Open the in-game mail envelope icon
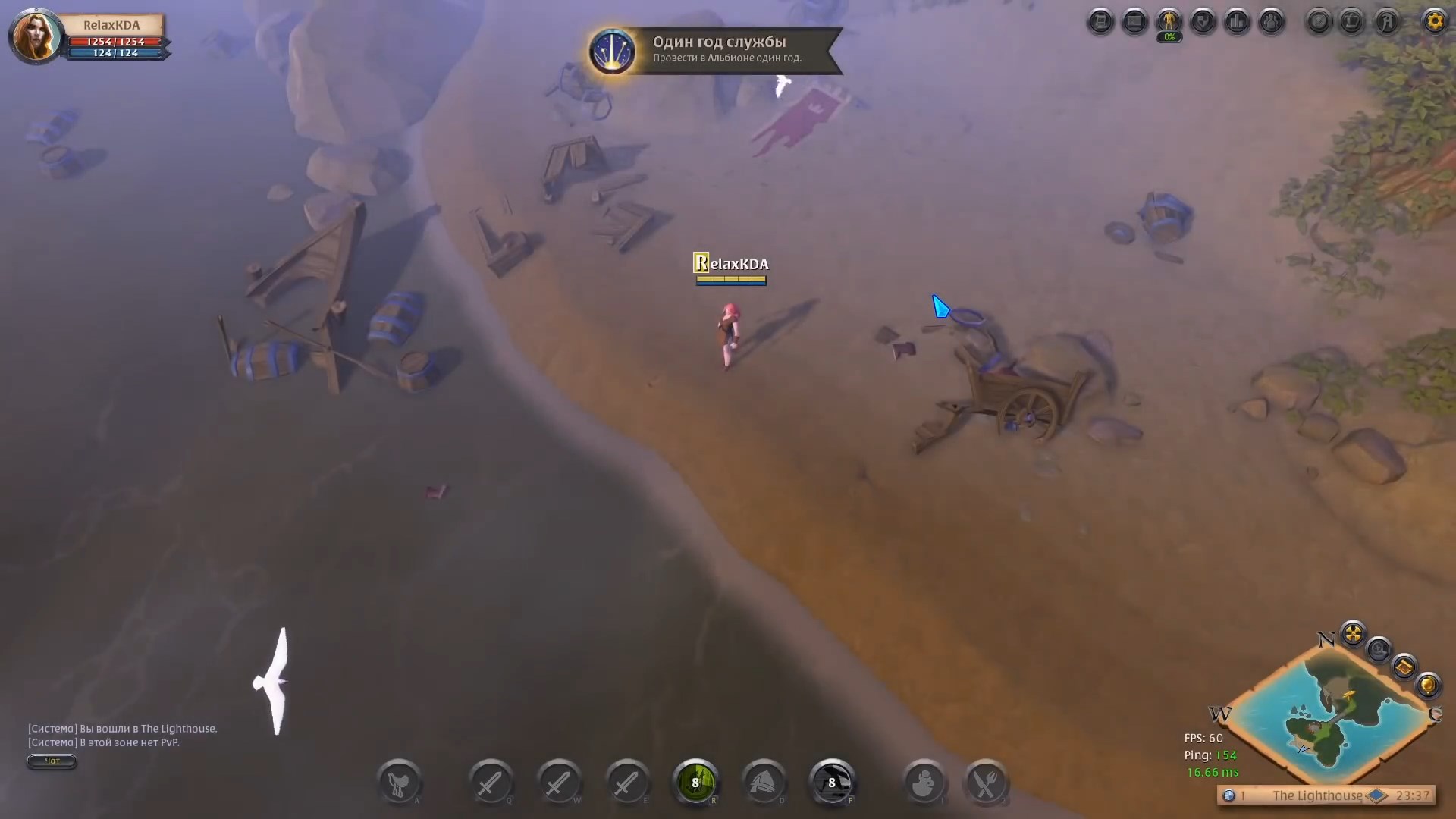The height and width of the screenshot is (819, 1456). pos(1135,21)
